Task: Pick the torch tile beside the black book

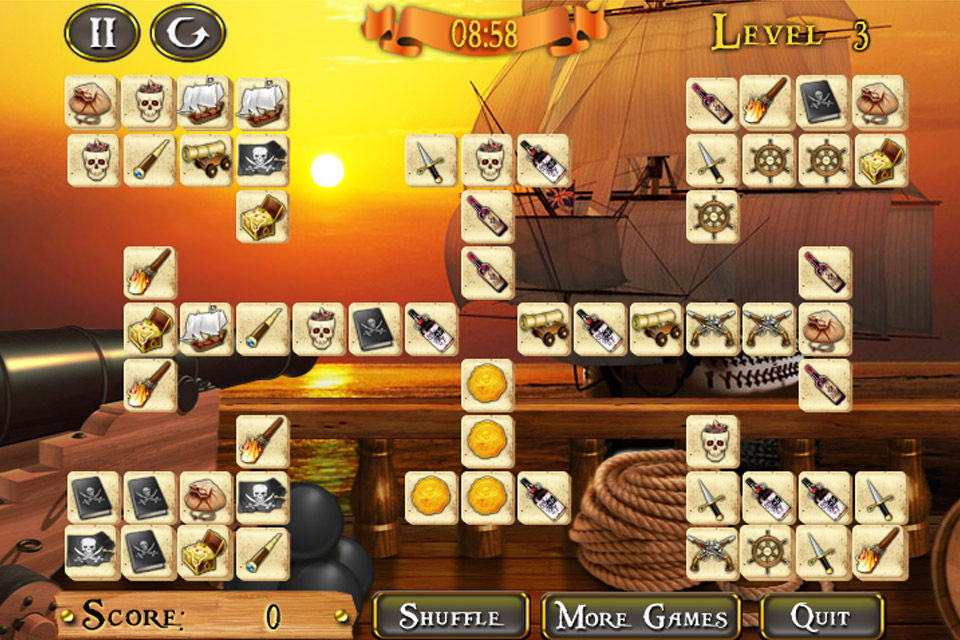Action: coord(768,103)
